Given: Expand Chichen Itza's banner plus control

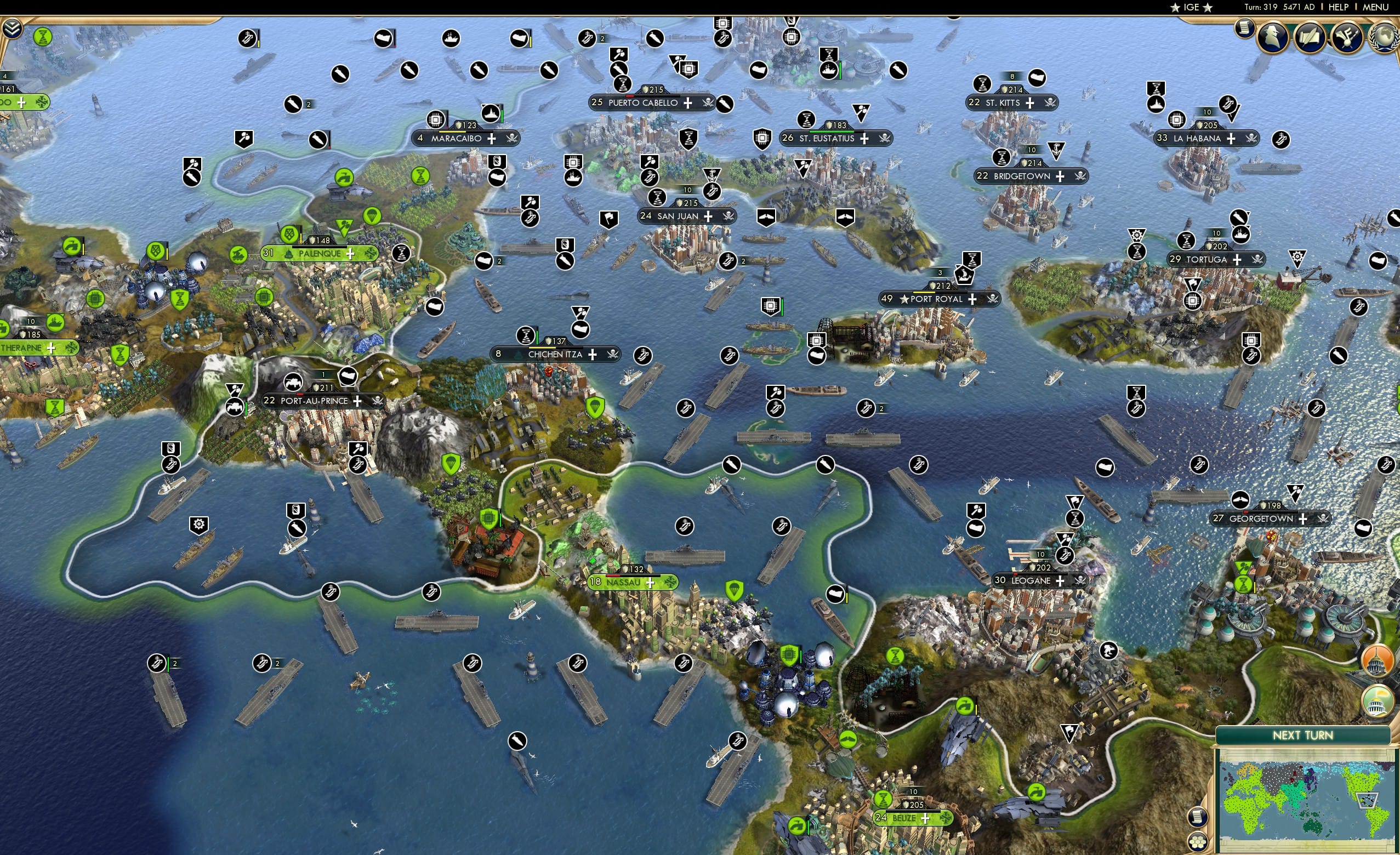Looking at the screenshot, I should click(592, 354).
